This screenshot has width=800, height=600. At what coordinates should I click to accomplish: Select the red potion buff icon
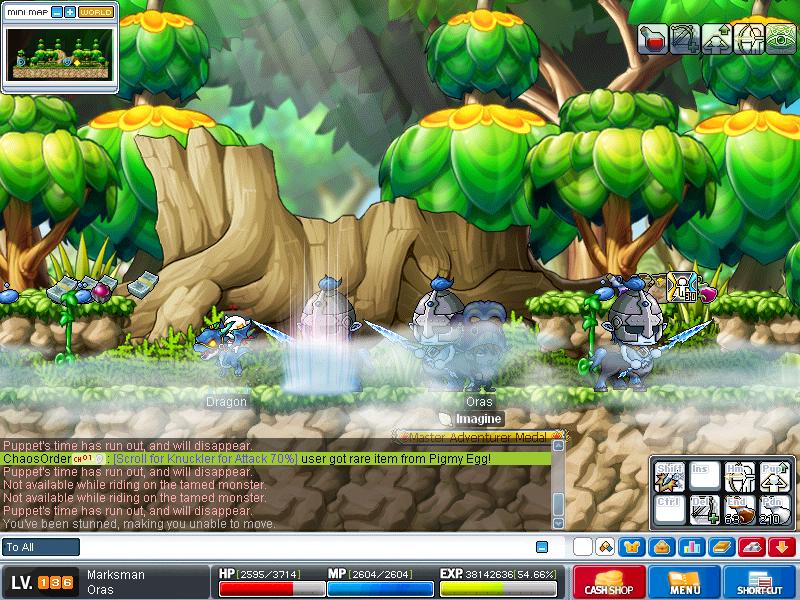pos(654,39)
